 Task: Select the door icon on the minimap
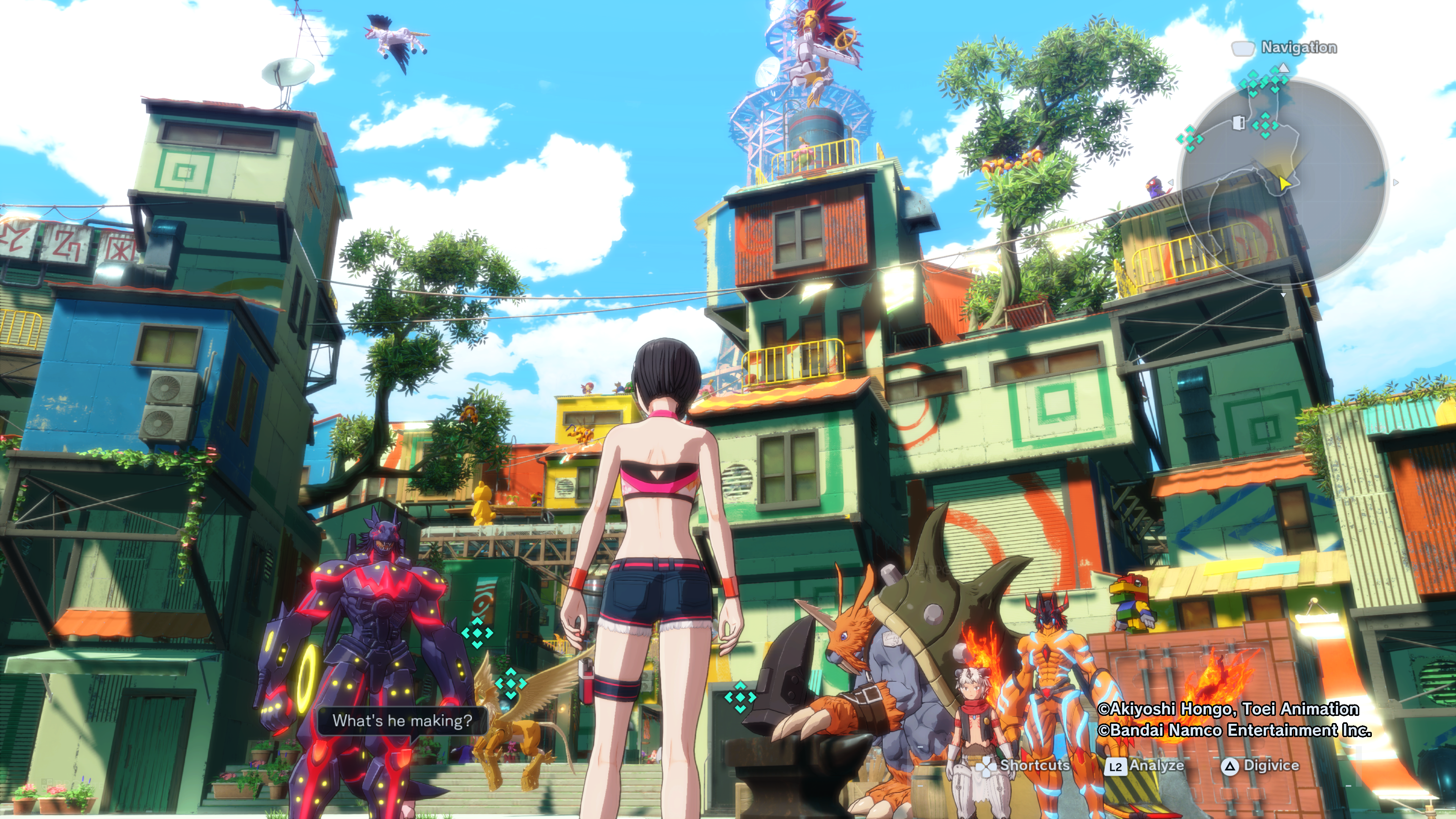(1238, 122)
